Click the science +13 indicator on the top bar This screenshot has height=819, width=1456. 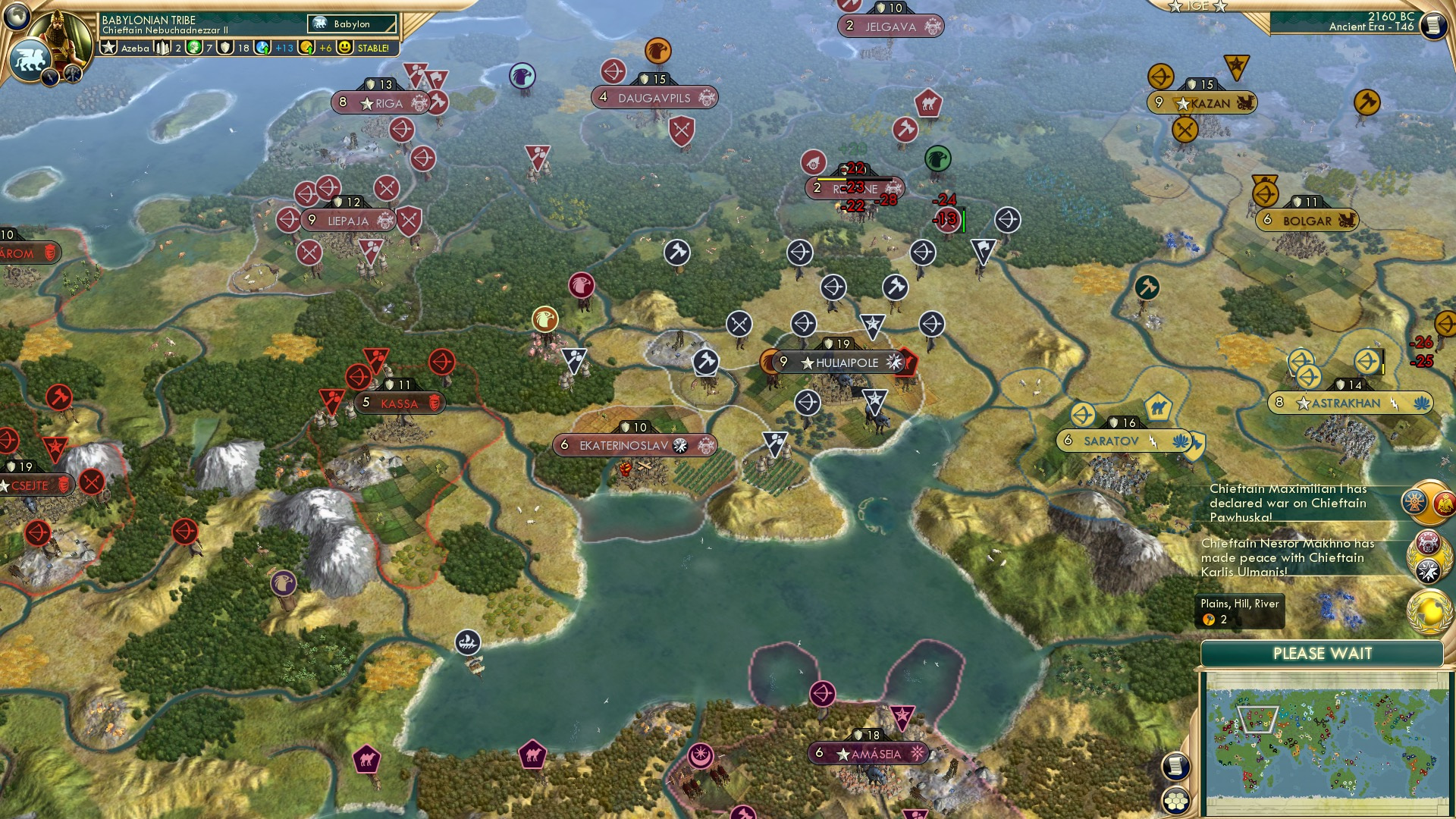tap(278, 47)
